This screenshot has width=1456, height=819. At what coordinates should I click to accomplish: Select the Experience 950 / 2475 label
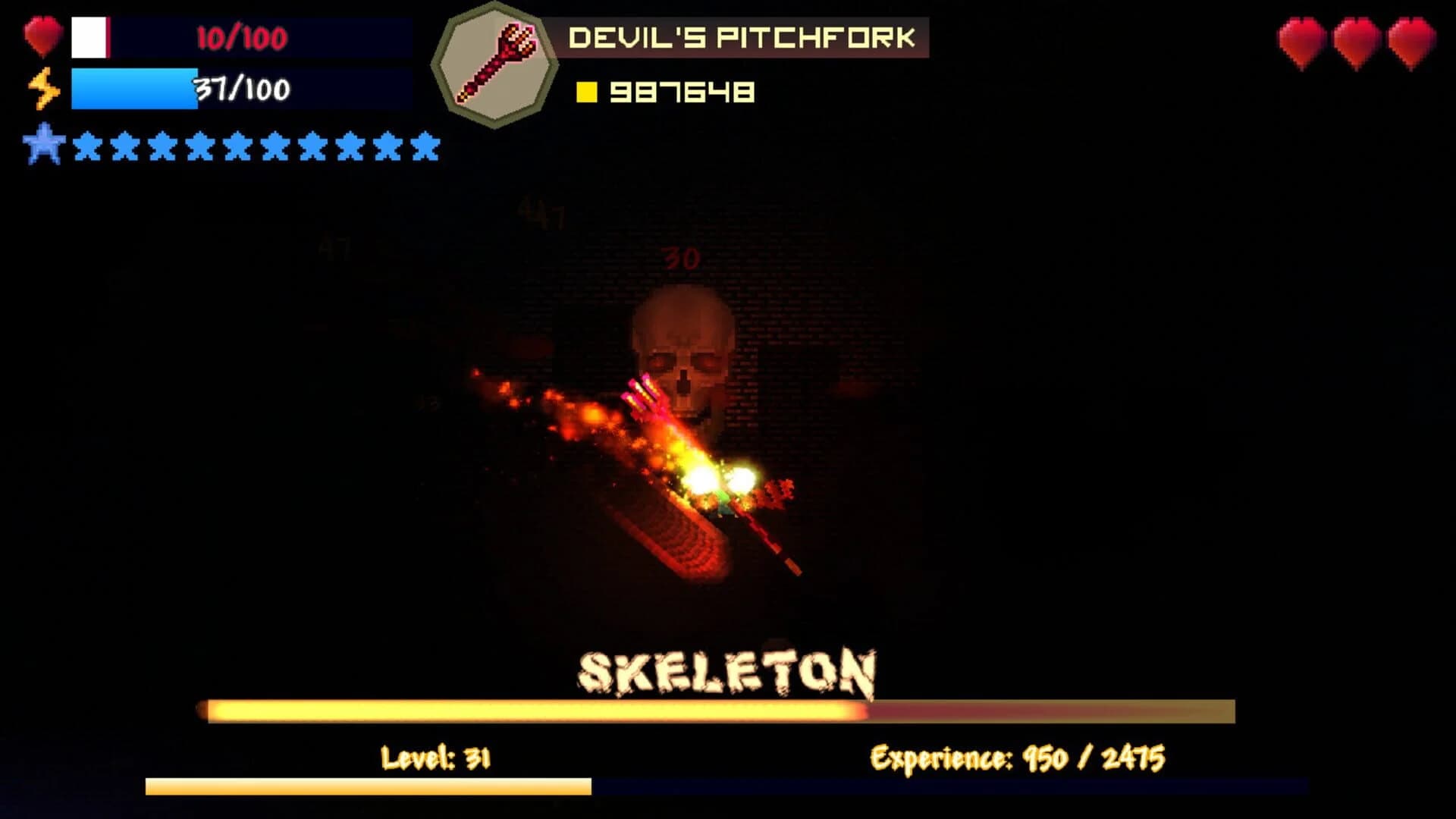point(1020,755)
